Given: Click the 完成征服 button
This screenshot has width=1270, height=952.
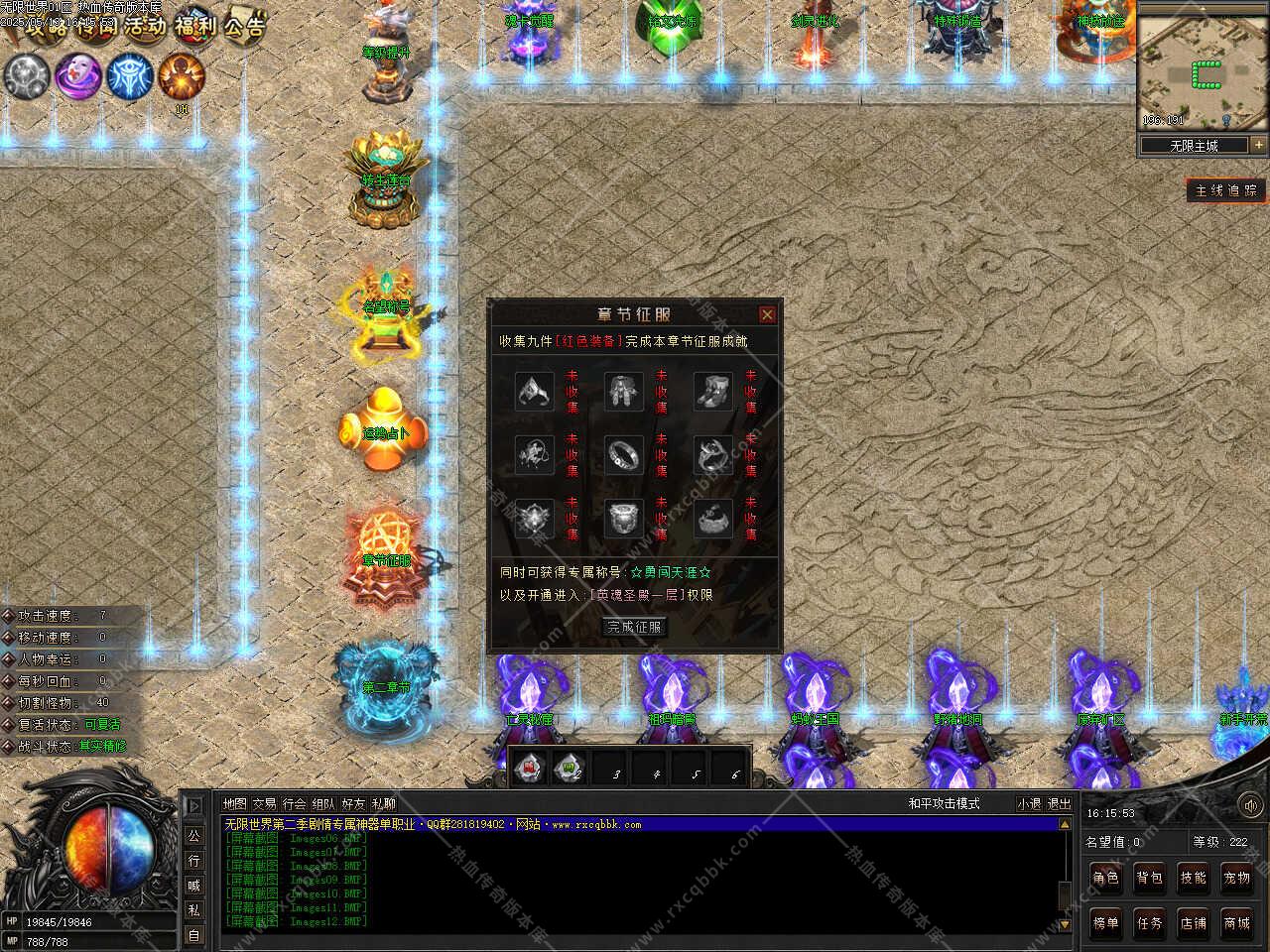Looking at the screenshot, I should [x=634, y=627].
